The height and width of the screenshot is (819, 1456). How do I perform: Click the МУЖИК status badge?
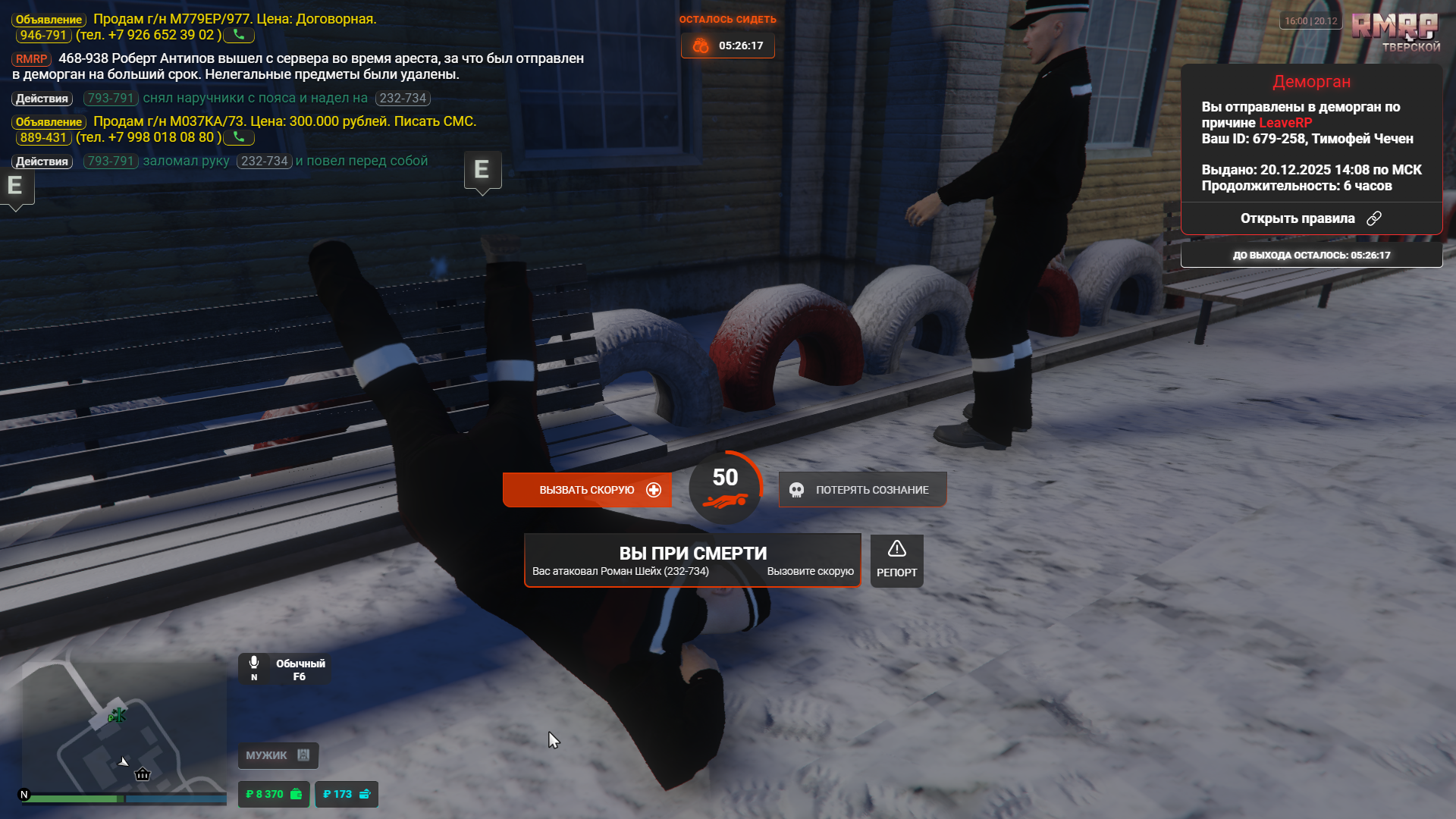point(278,755)
